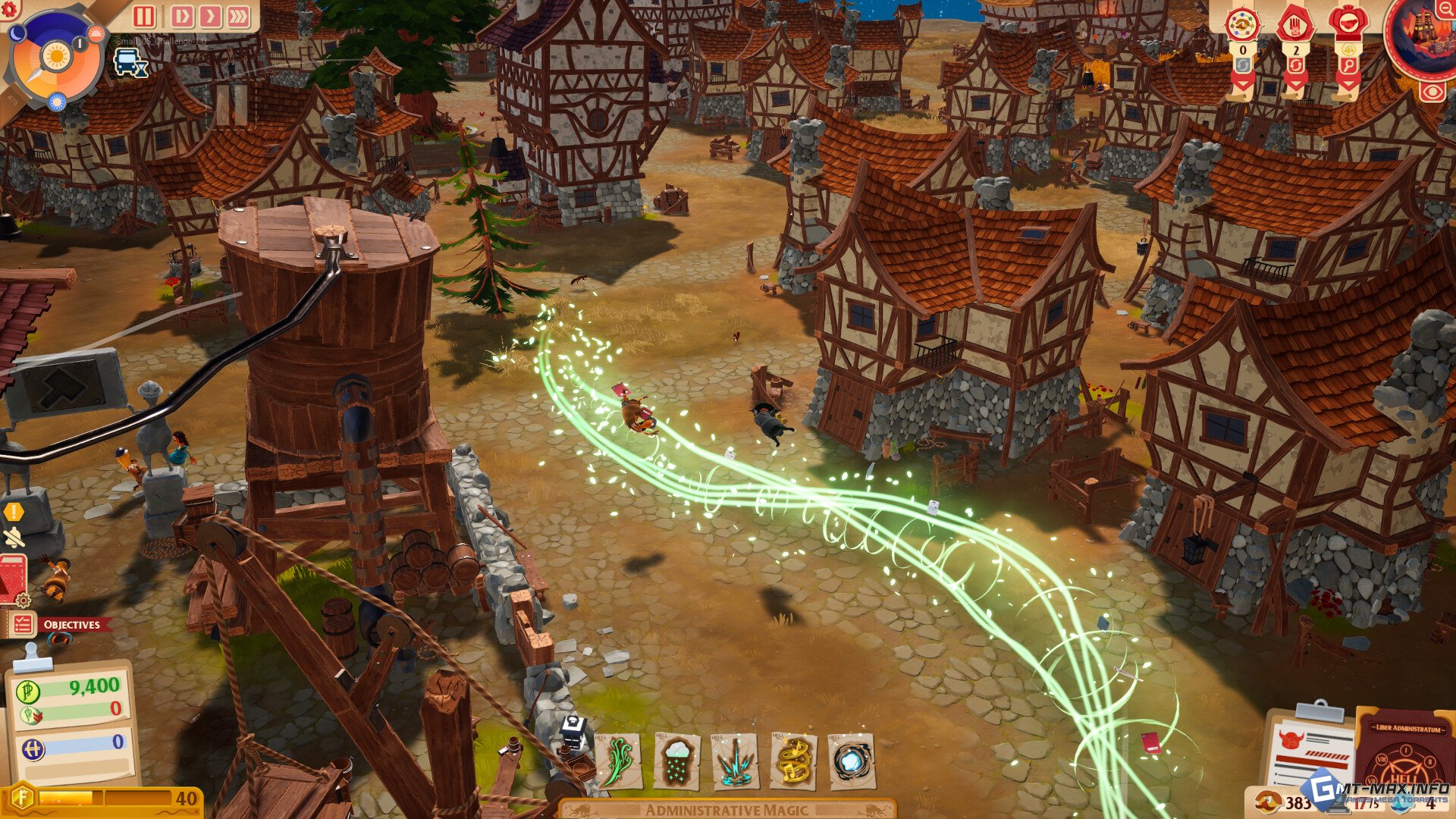The image size is (1456, 819).
Task: Open the Liber Administratum book
Action: click(1405, 751)
